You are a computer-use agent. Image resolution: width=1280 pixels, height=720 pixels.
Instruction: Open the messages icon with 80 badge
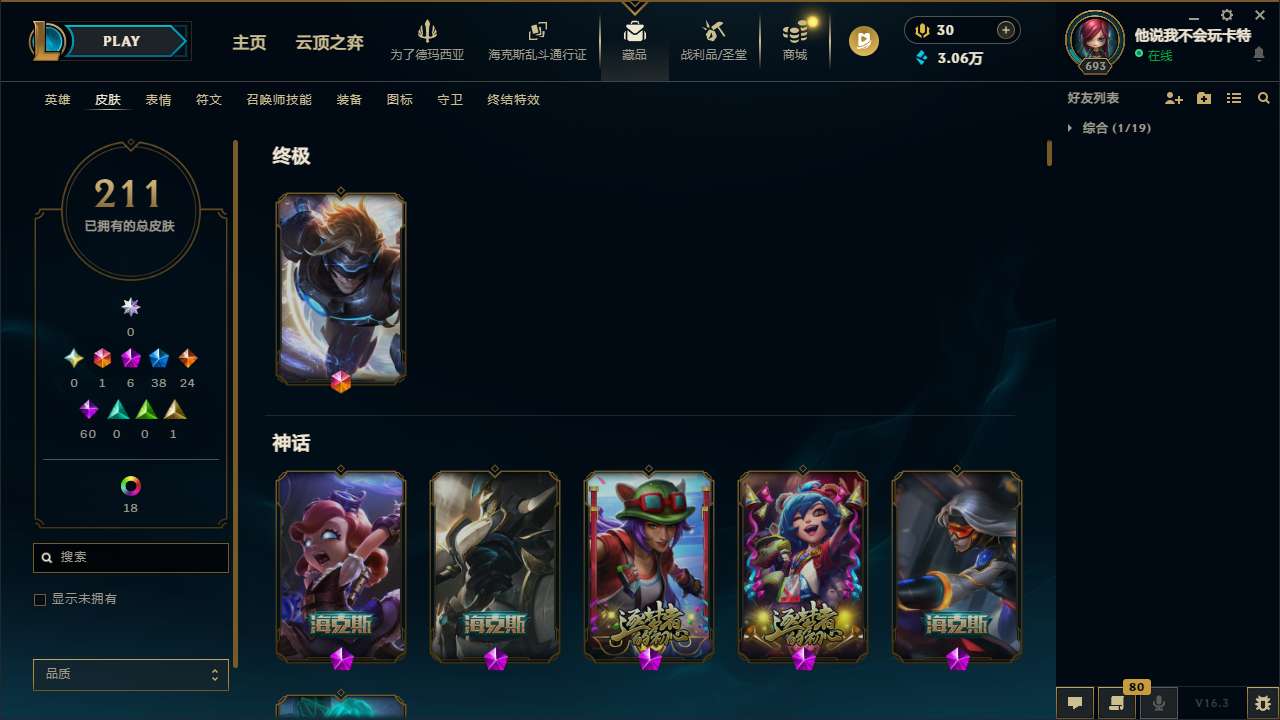click(x=1115, y=702)
